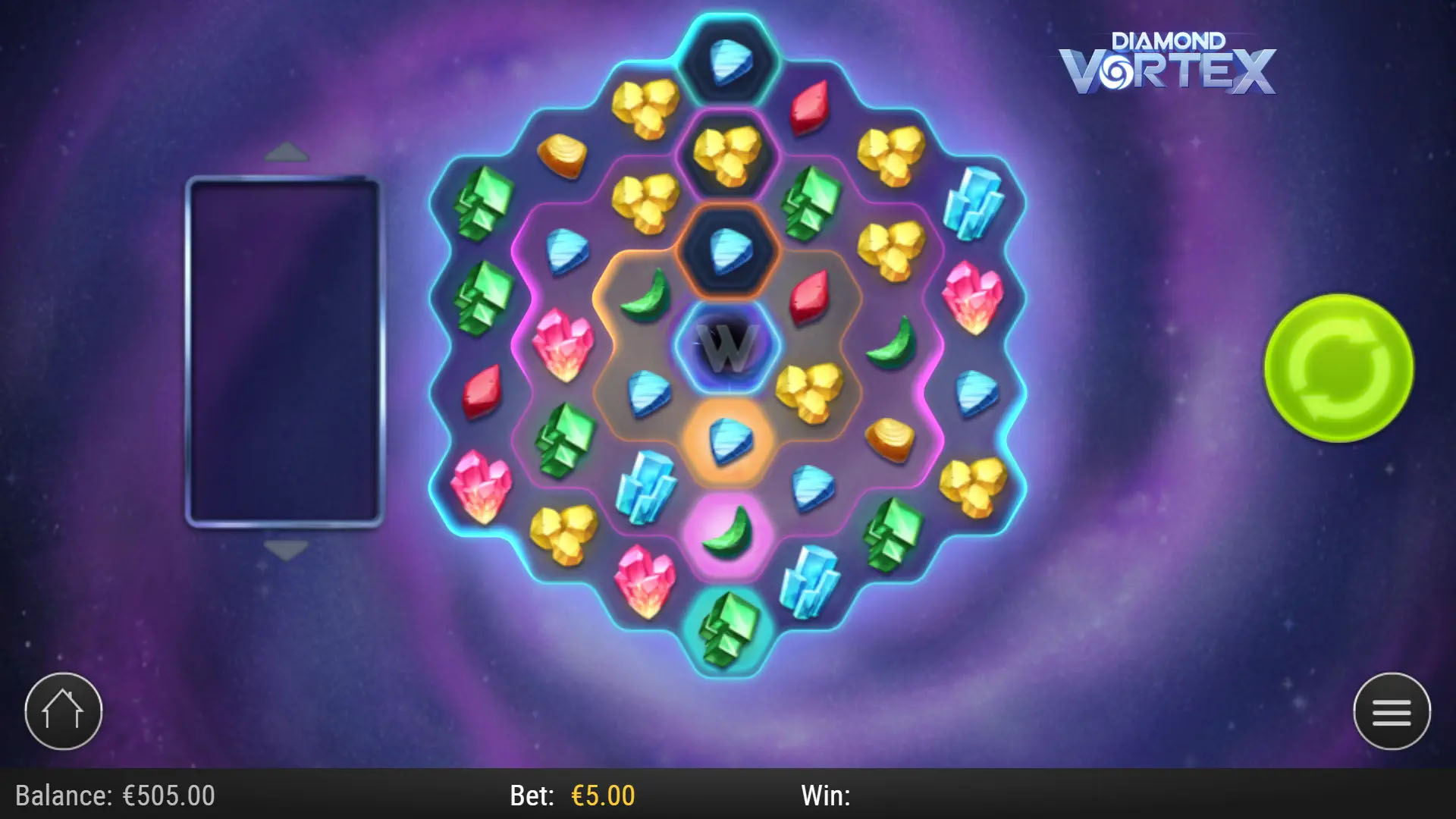Expand the empty side panel area
1456x819 pixels.
coord(284,351)
